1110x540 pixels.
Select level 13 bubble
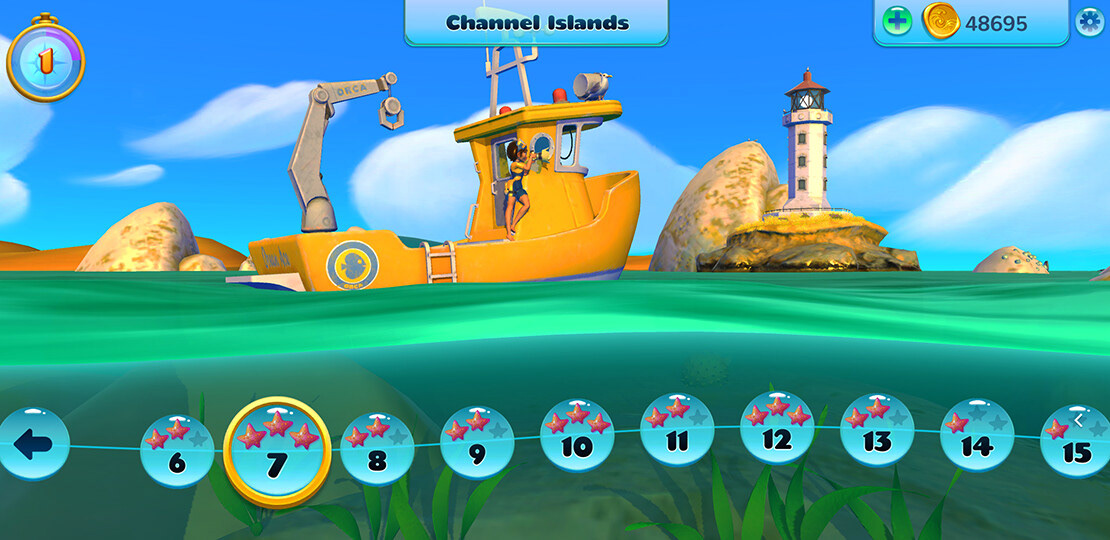click(x=877, y=431)
